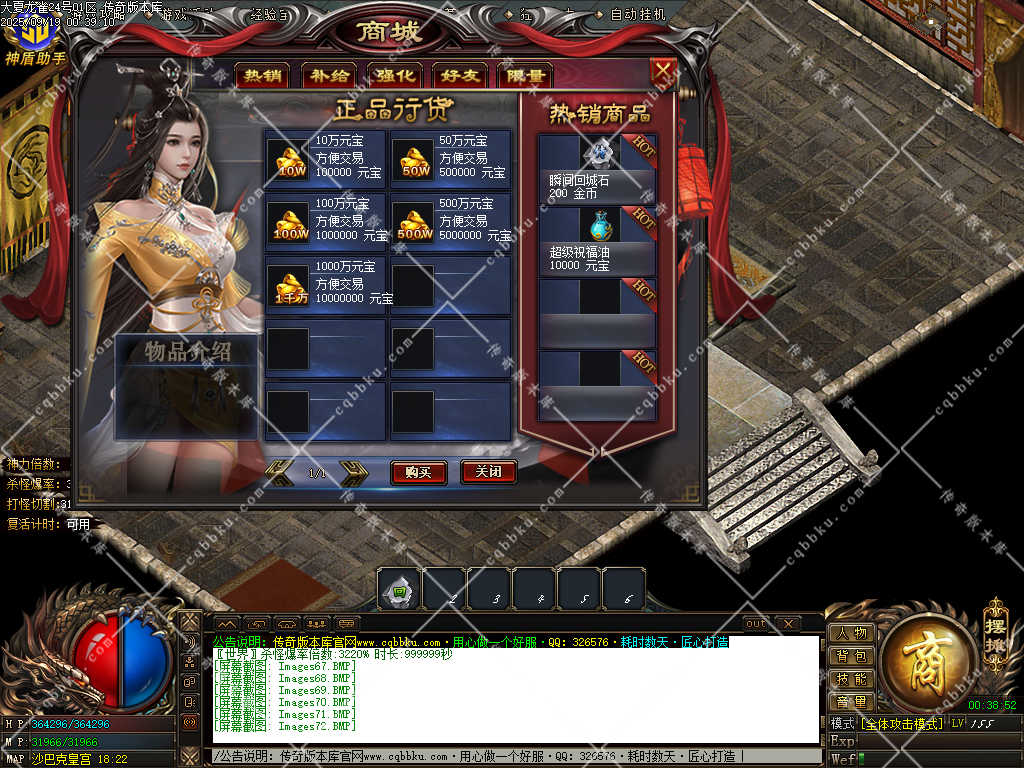This screenshot has width=1024, height=768.
Task: Select the 1000万元宝 gold pack
Action: click(326, 285)
